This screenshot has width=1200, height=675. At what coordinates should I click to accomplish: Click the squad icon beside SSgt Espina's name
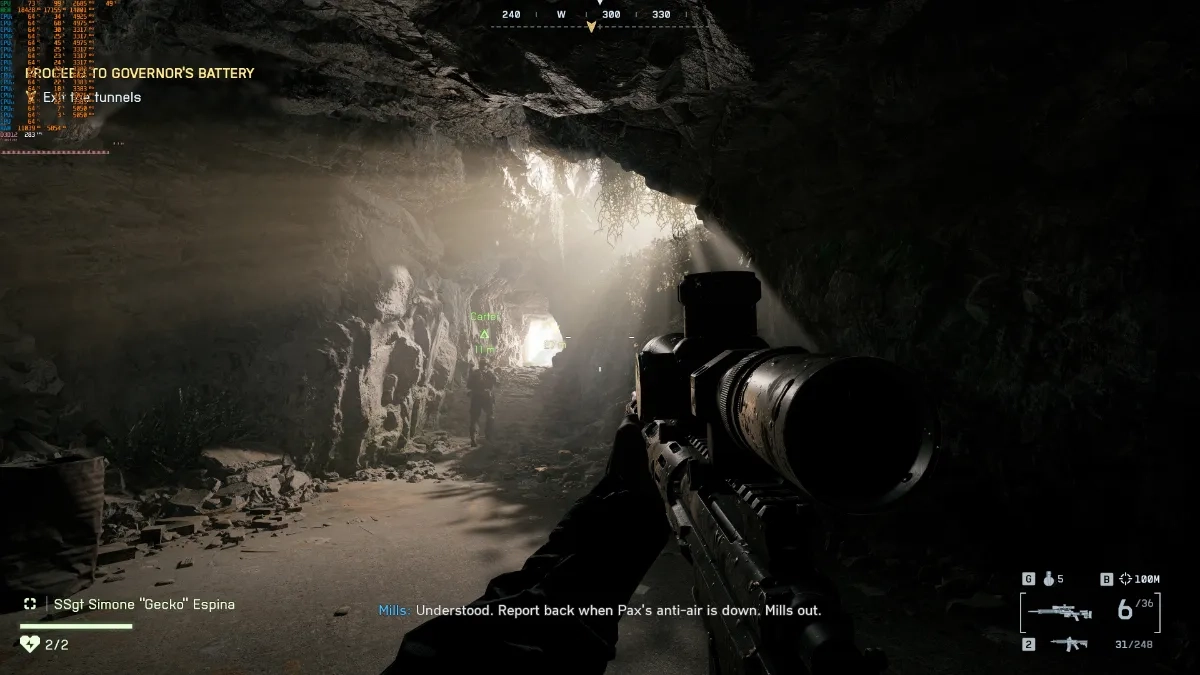(30, 604)
